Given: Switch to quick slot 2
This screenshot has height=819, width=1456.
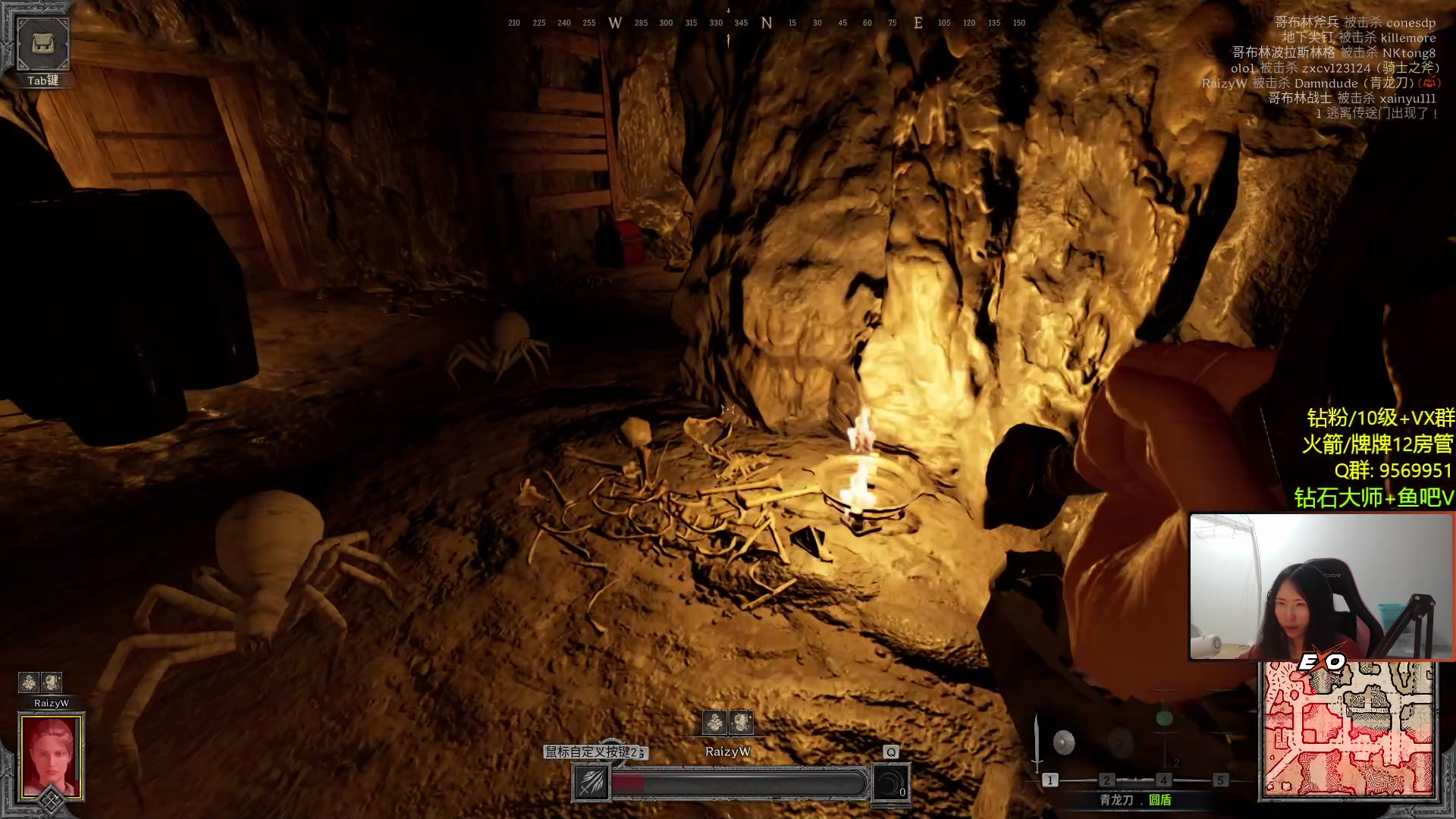Looking at the screenshot, I should click(x=1106, y=780).
